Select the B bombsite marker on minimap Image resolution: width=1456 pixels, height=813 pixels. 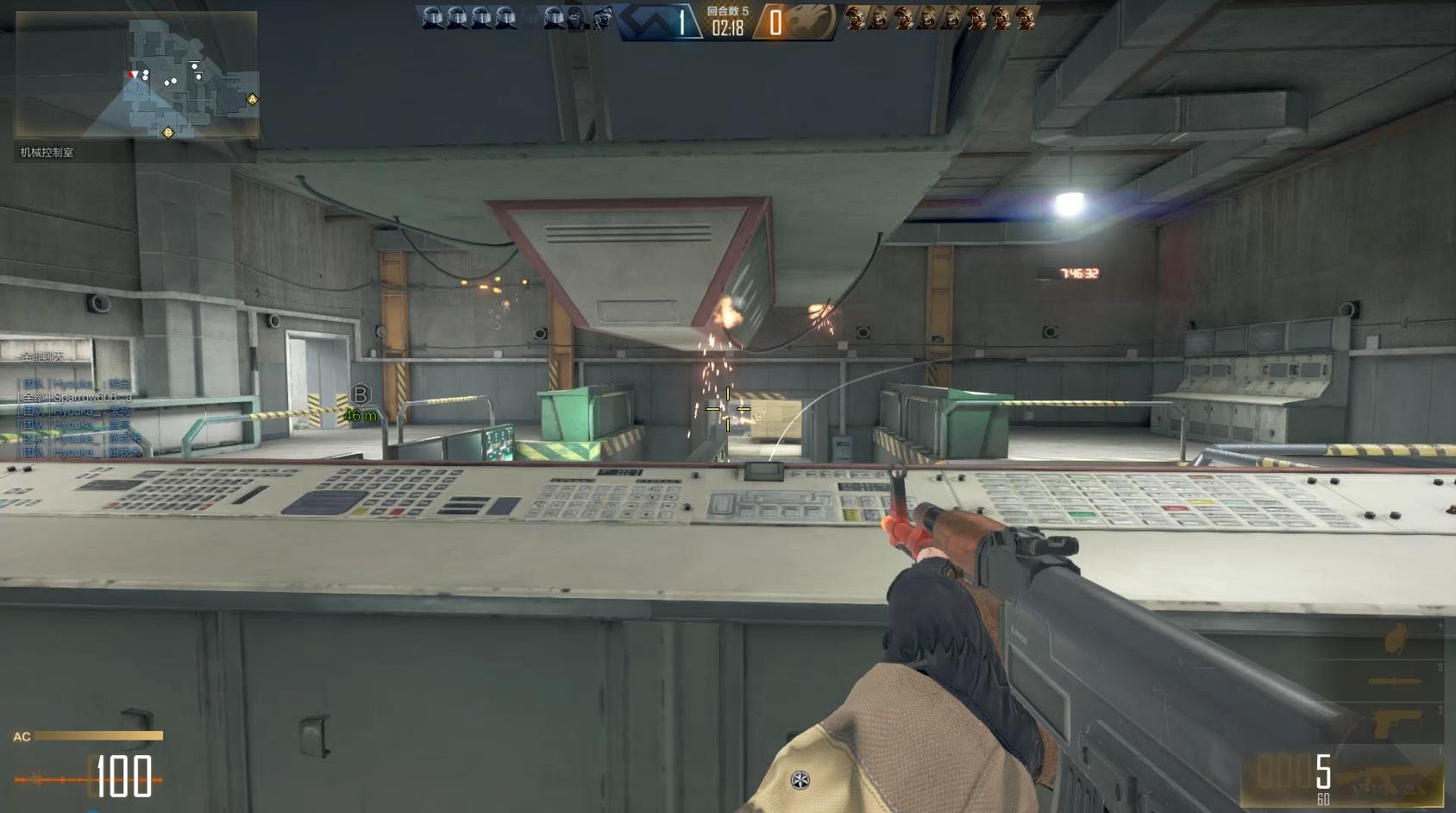pos(168,133)
